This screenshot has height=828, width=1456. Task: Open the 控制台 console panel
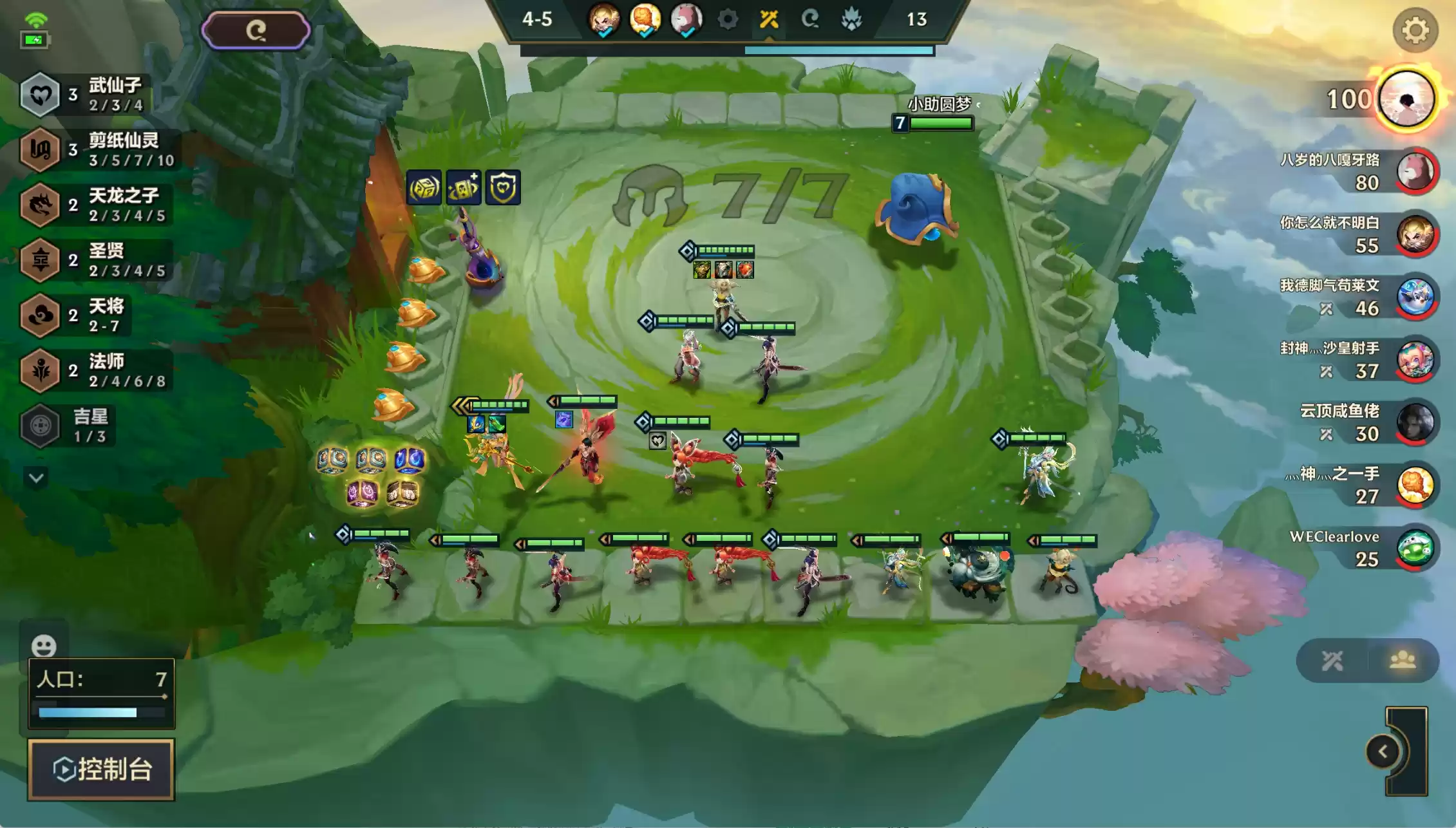click(101, 769)
